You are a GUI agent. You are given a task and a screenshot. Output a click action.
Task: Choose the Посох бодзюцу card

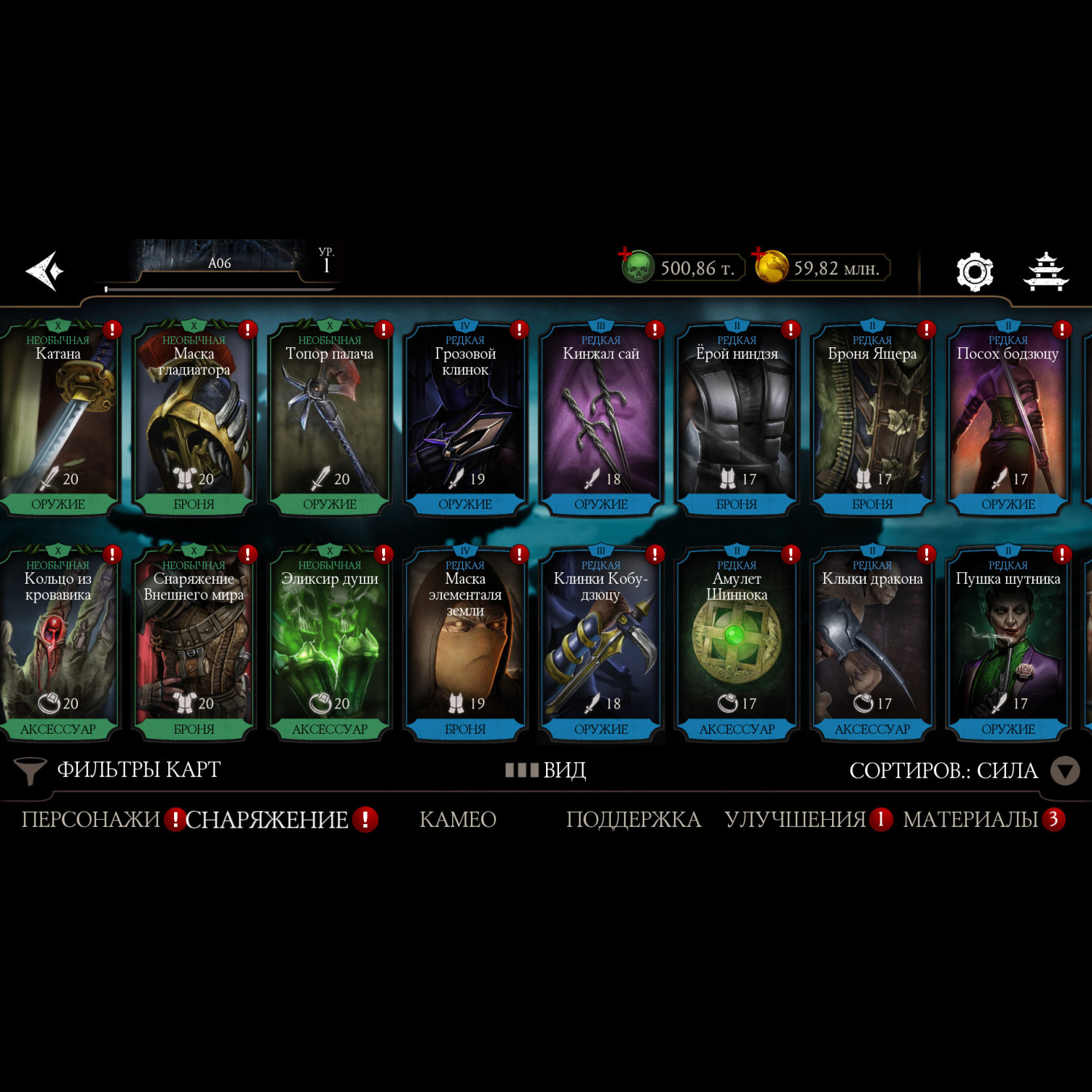1008,419
